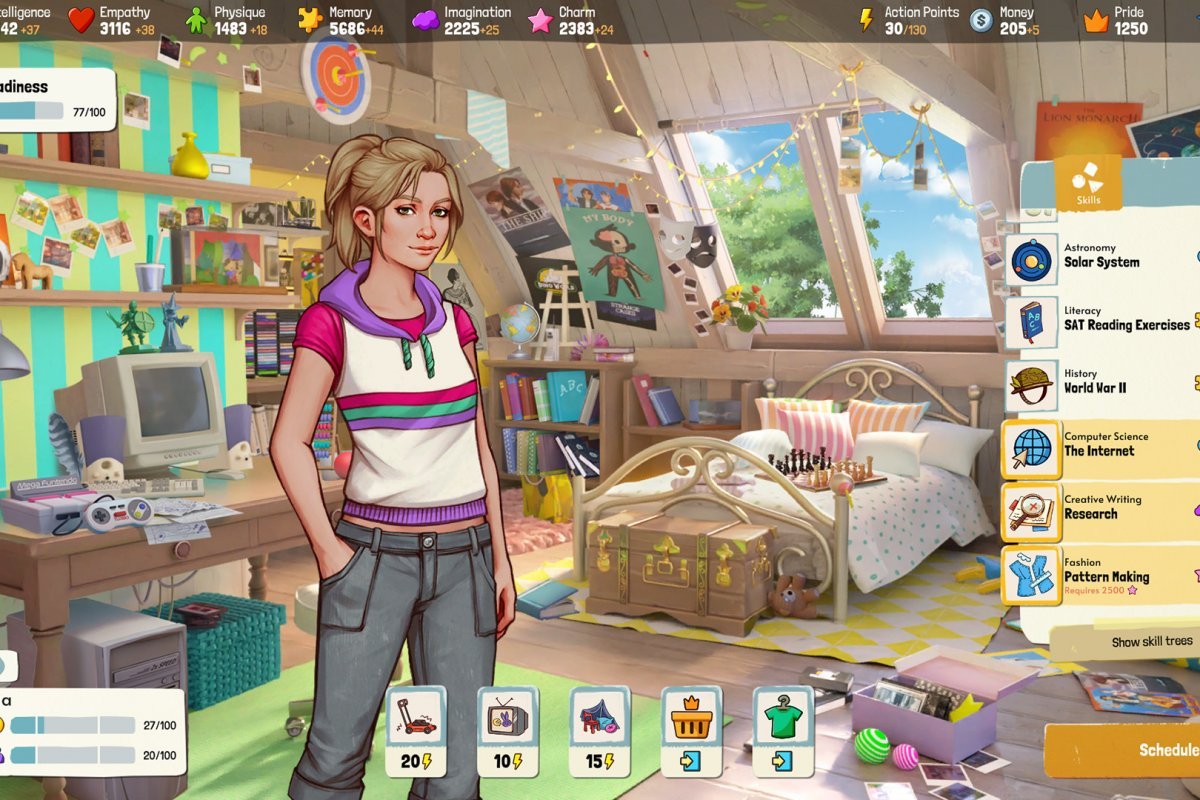Image resolution: width=1200 pixels, height=800 pixels.
Task: Choose the Creative Writing Research skill
Action: click(1100, 509)
